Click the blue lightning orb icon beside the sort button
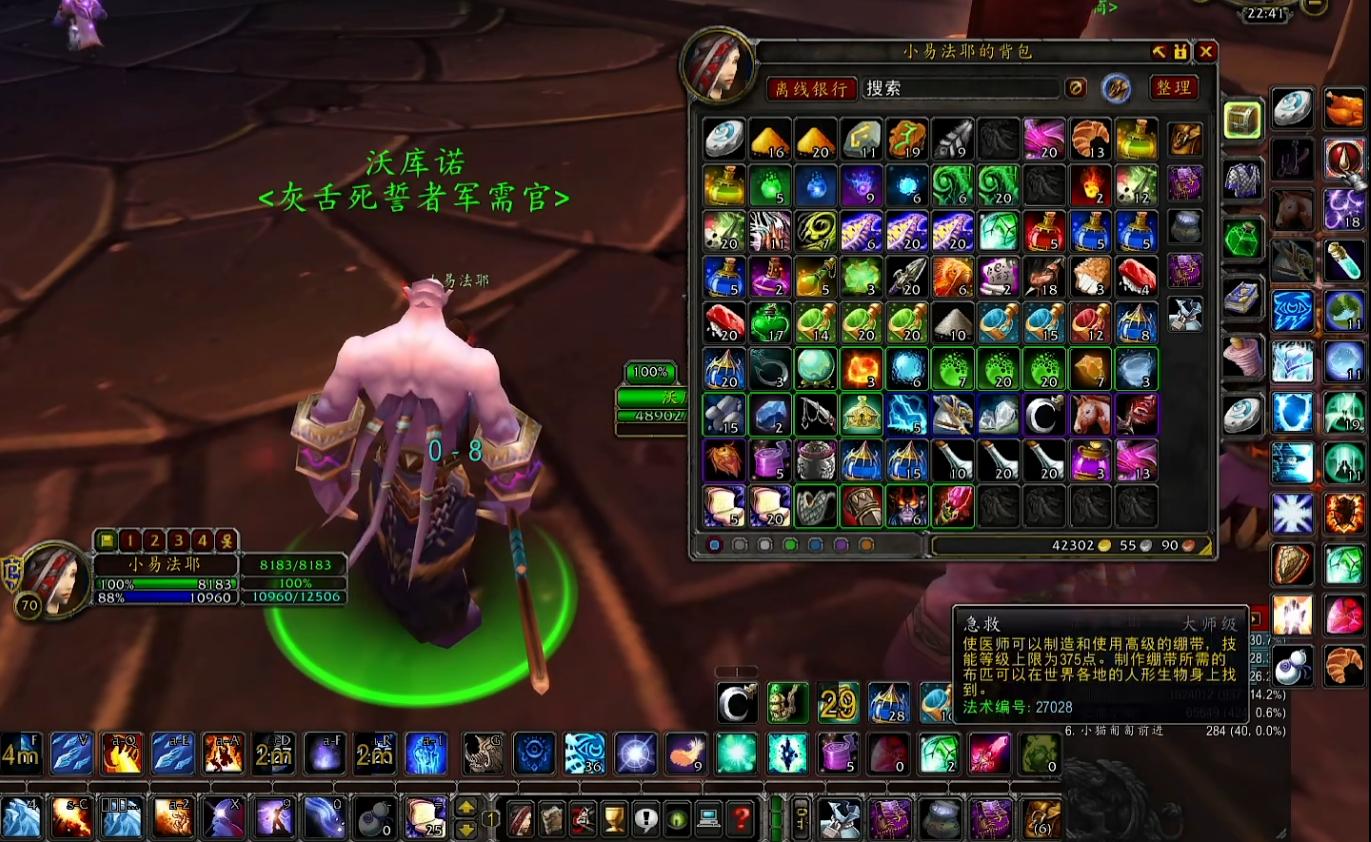 [1117, 88]
